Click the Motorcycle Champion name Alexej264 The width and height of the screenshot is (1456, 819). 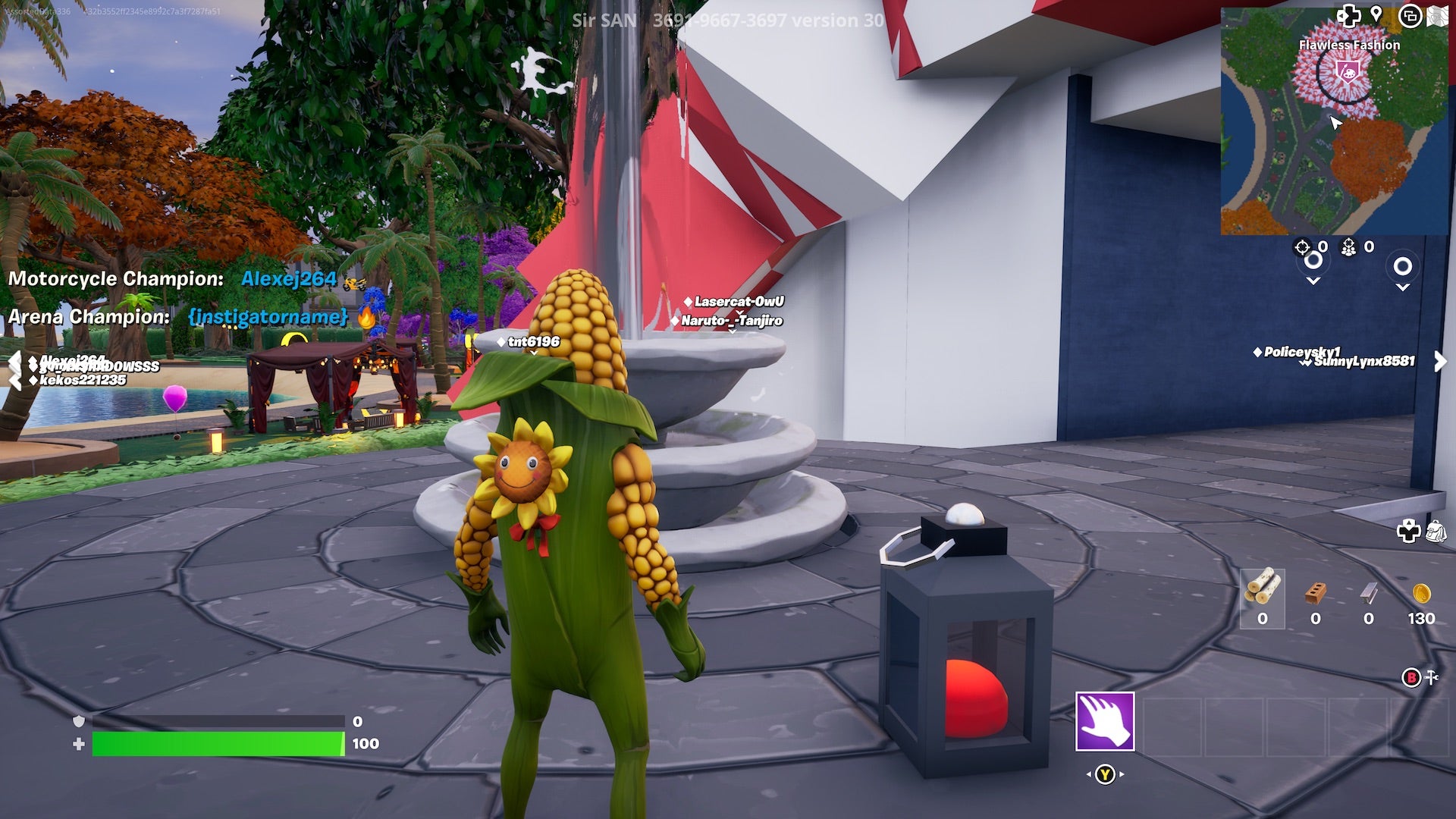287,279
